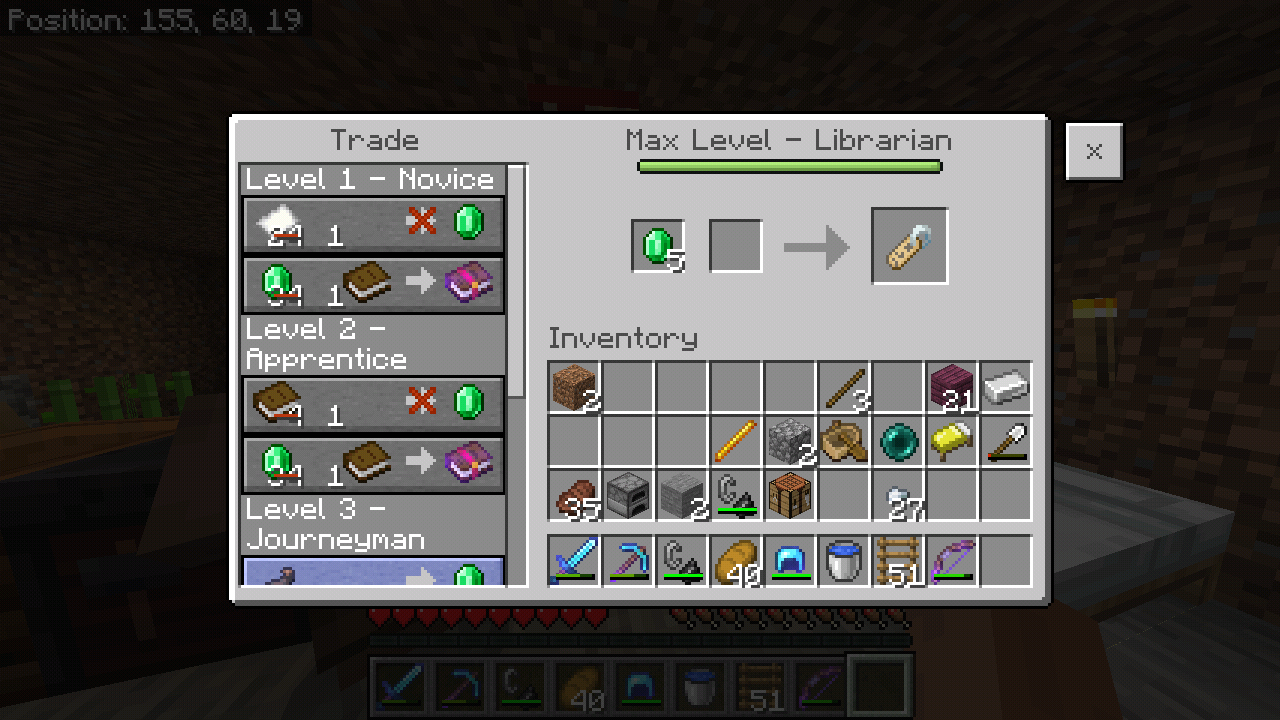The height and width of the screenshot is (720, 1280).
Task: Select the stack of 21 purple planks
Action: coord(952,388)
